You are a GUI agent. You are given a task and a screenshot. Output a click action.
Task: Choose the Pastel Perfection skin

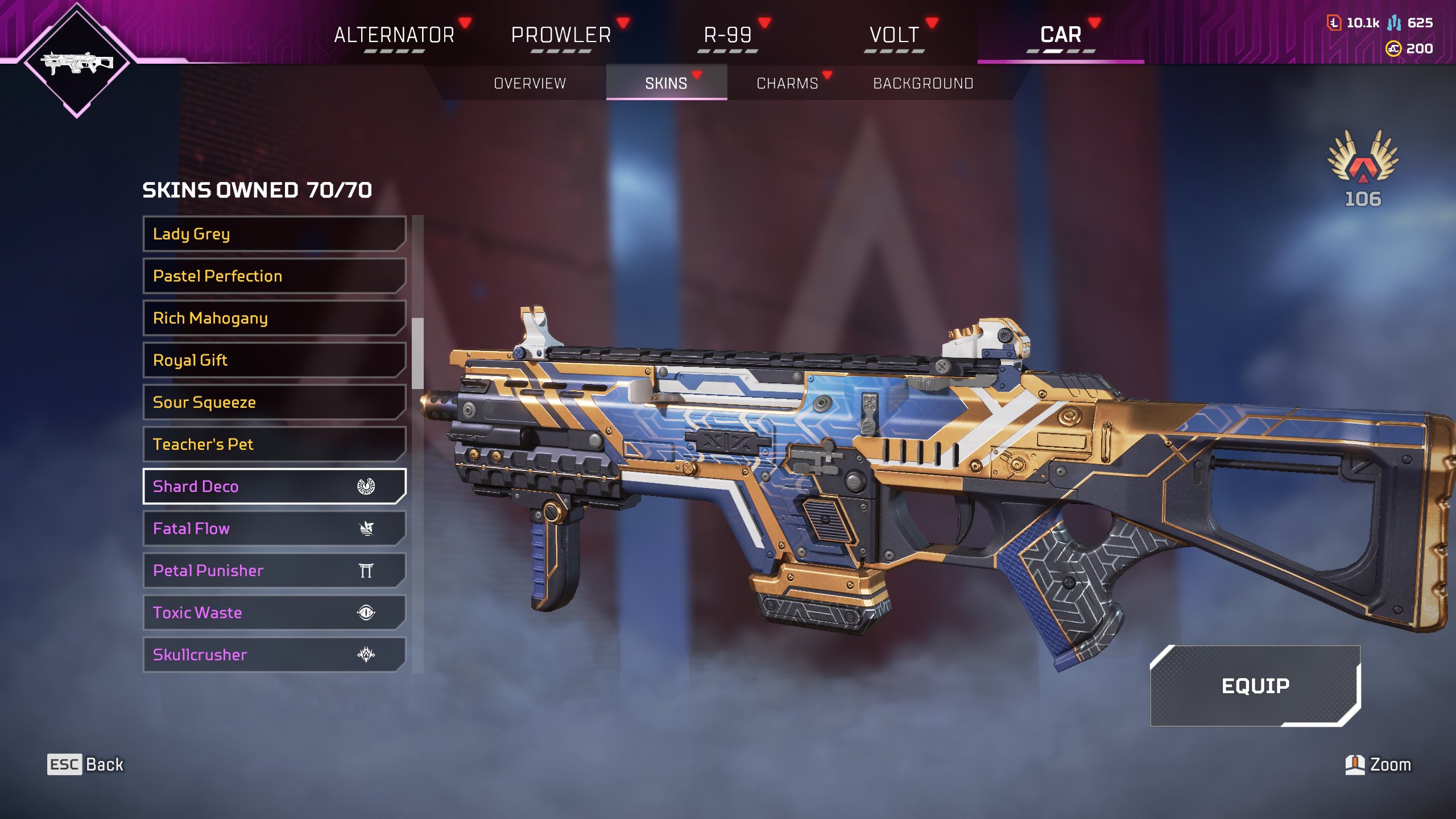coord(274,276)
